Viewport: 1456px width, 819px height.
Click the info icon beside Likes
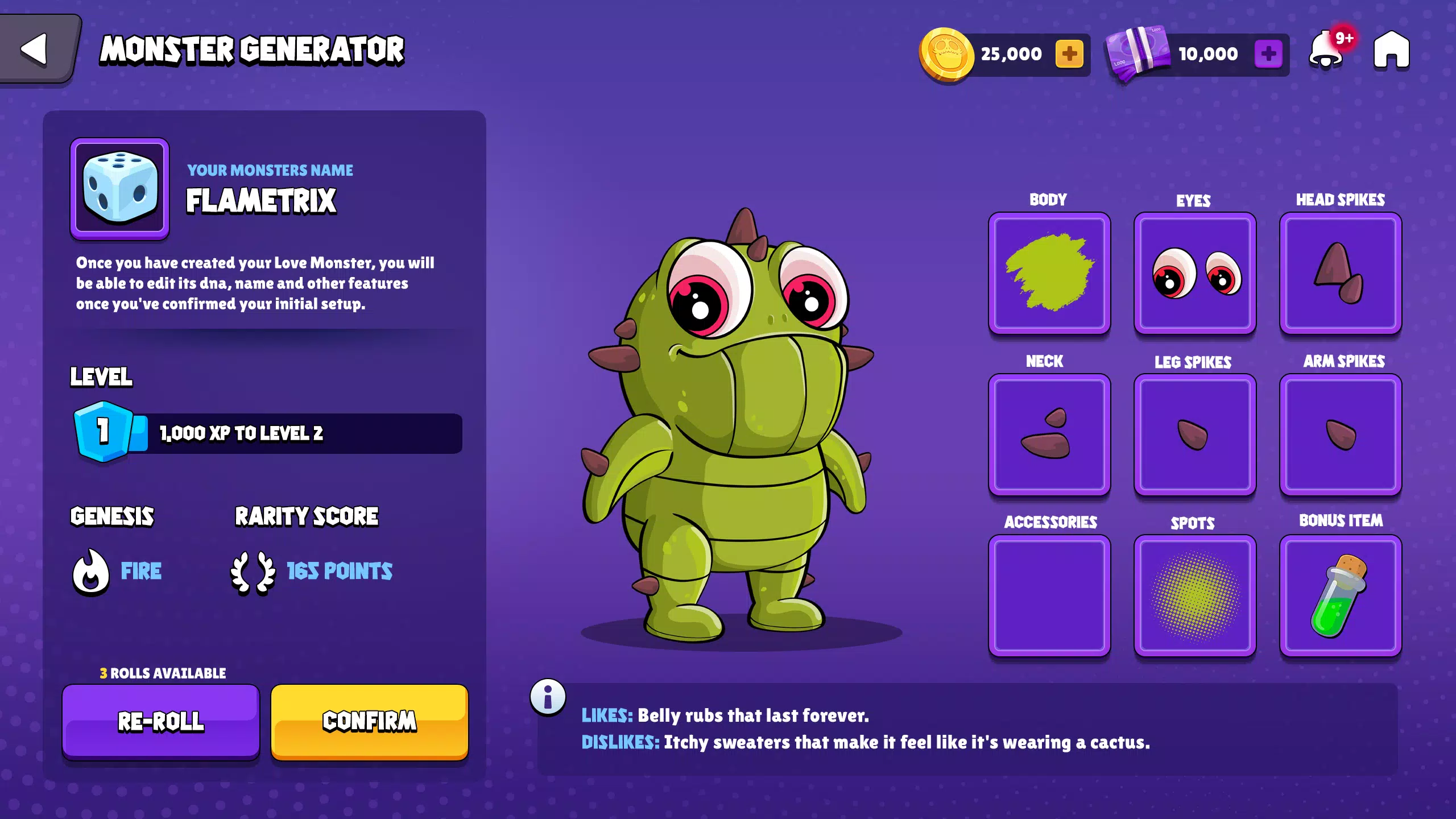(x=548, y=697)
